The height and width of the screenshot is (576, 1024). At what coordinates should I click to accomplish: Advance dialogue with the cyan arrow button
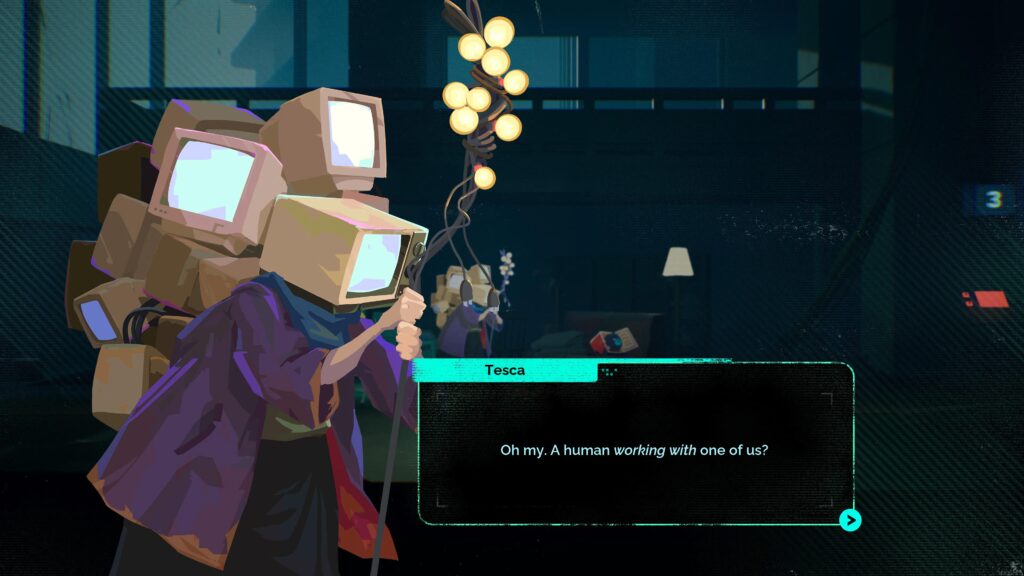pyautogui.click(x=850, y=520)
